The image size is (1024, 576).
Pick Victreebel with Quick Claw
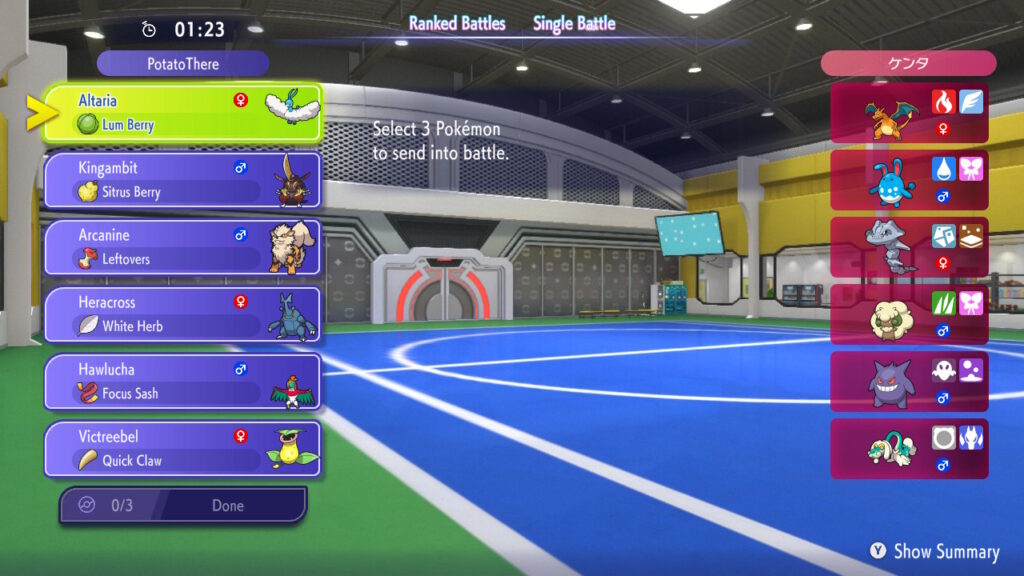182,448
